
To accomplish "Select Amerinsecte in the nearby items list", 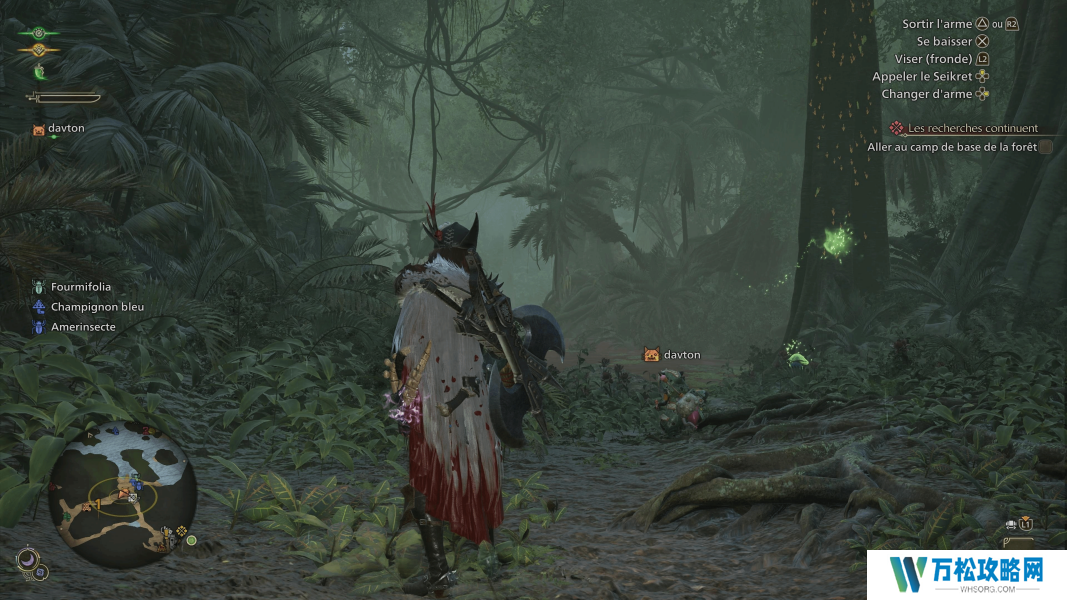I will click(83, 327).
